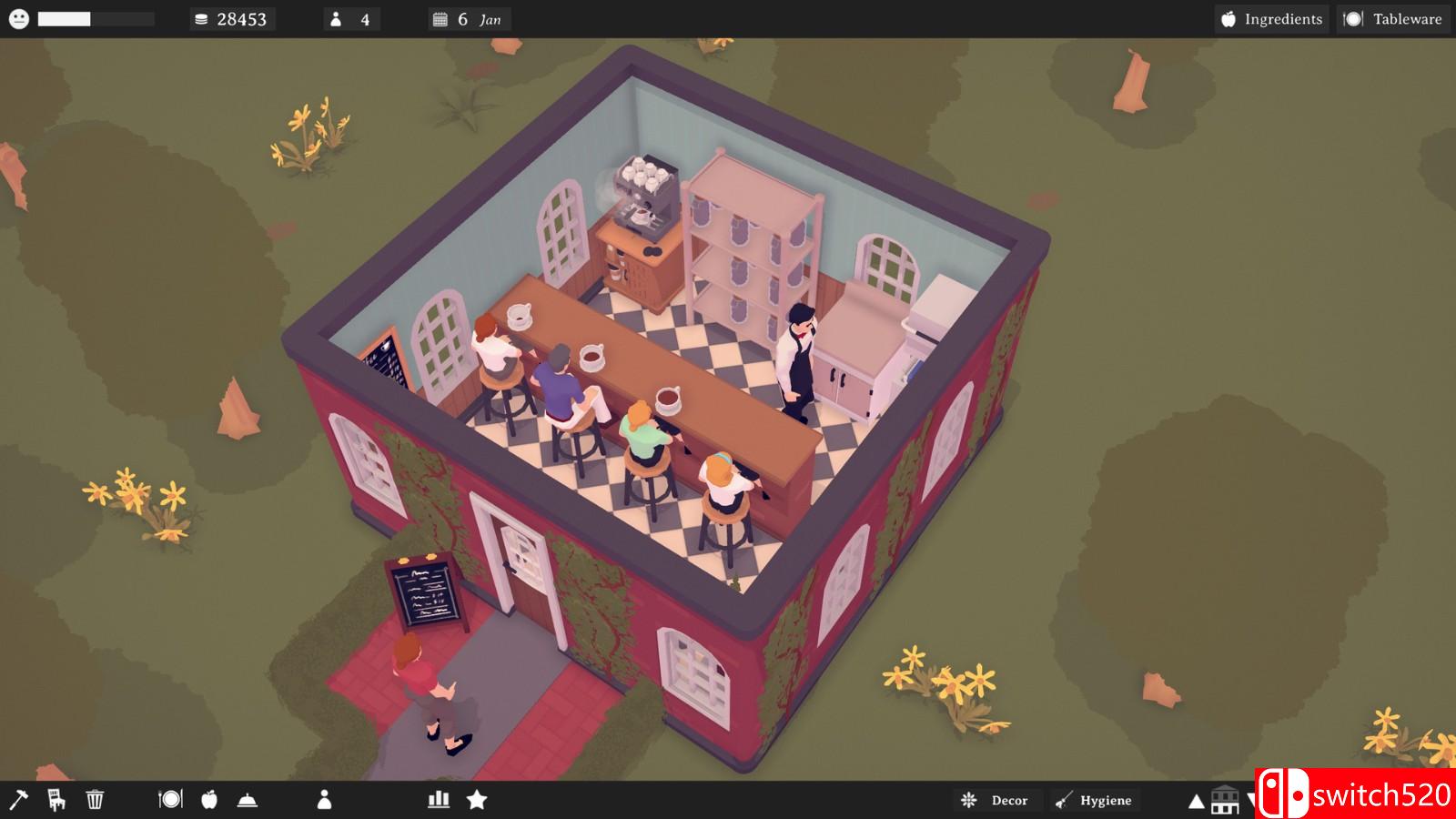Viewport: 1456px width, 819px height.
Task: Click the building floors icon
Action: [x=1225, y=800]
